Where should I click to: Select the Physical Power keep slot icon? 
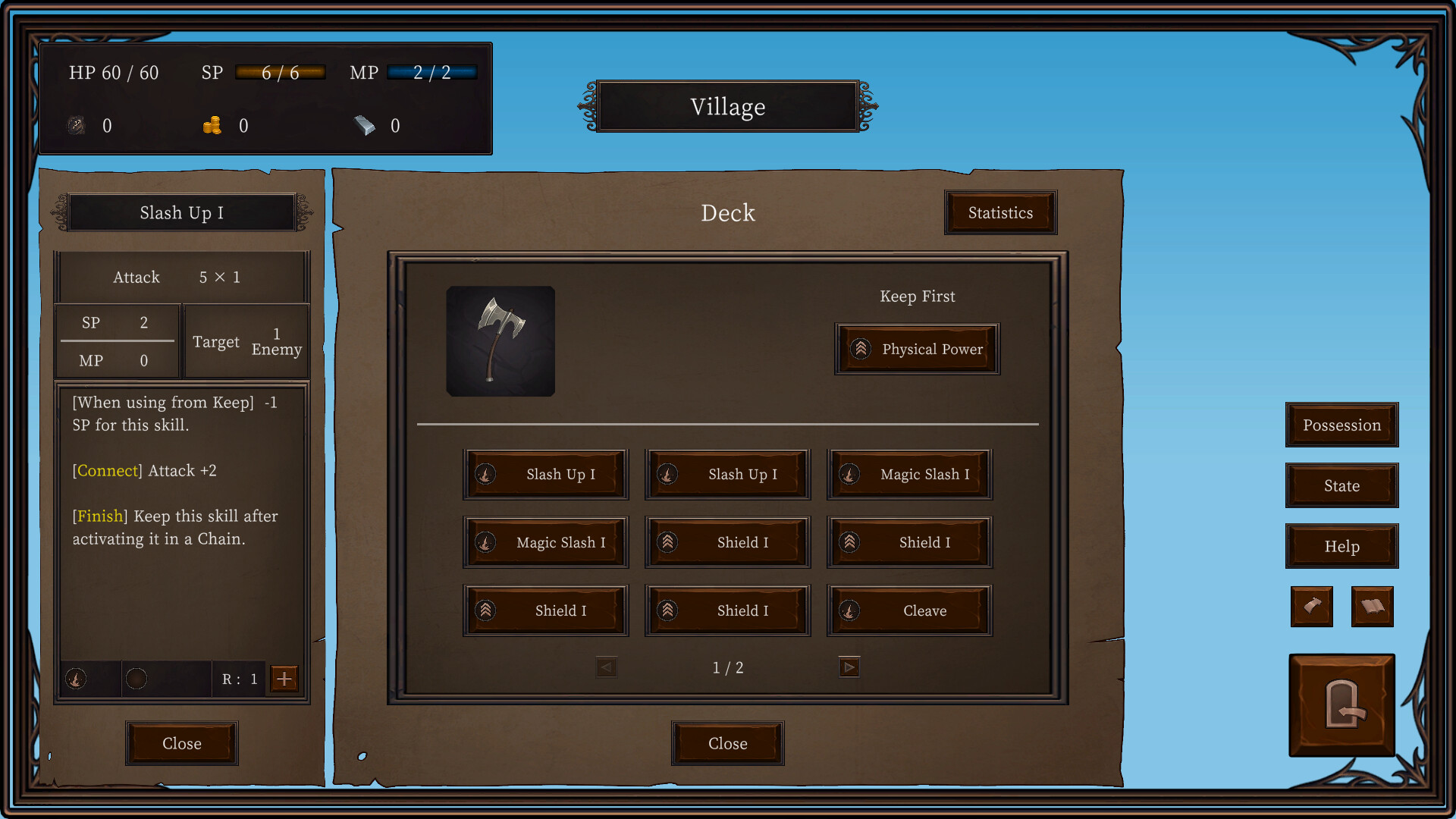coord(861,349)
